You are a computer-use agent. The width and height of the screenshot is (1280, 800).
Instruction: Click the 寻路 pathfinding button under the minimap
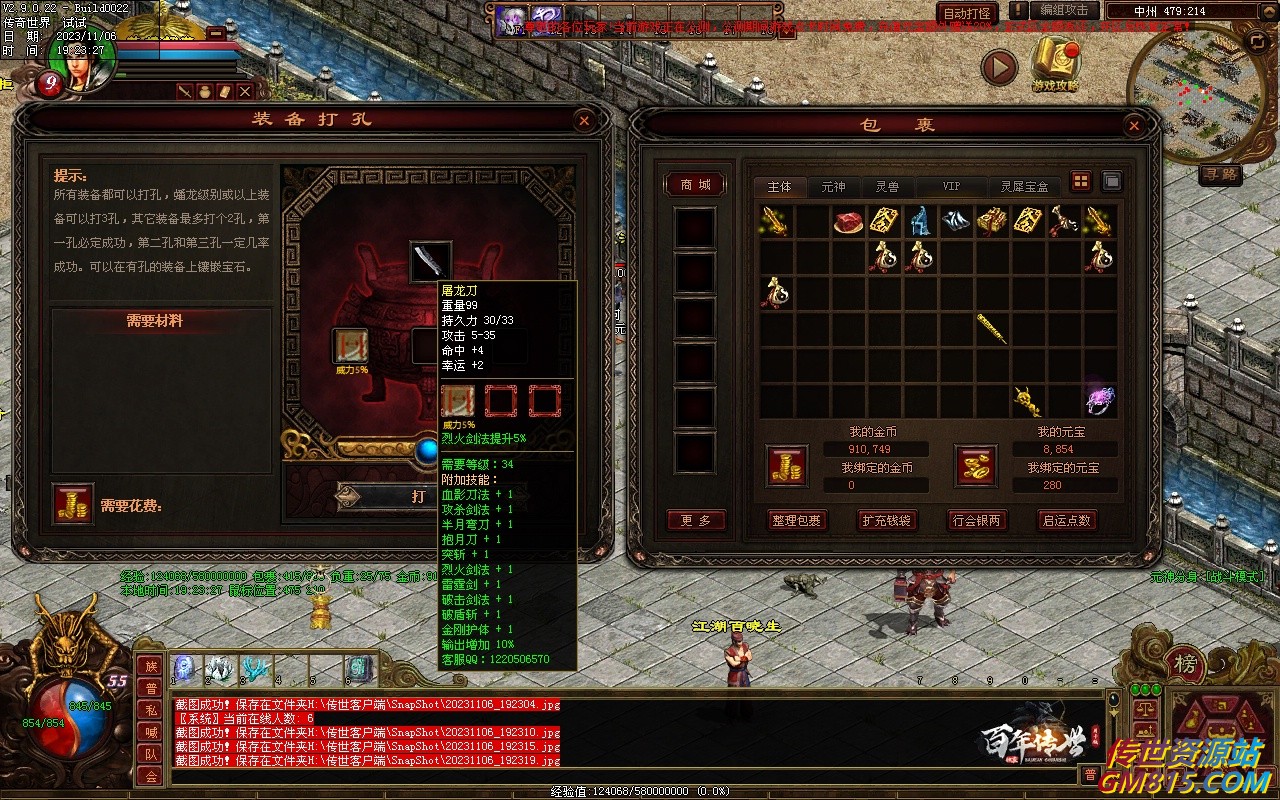point(1221,174)
